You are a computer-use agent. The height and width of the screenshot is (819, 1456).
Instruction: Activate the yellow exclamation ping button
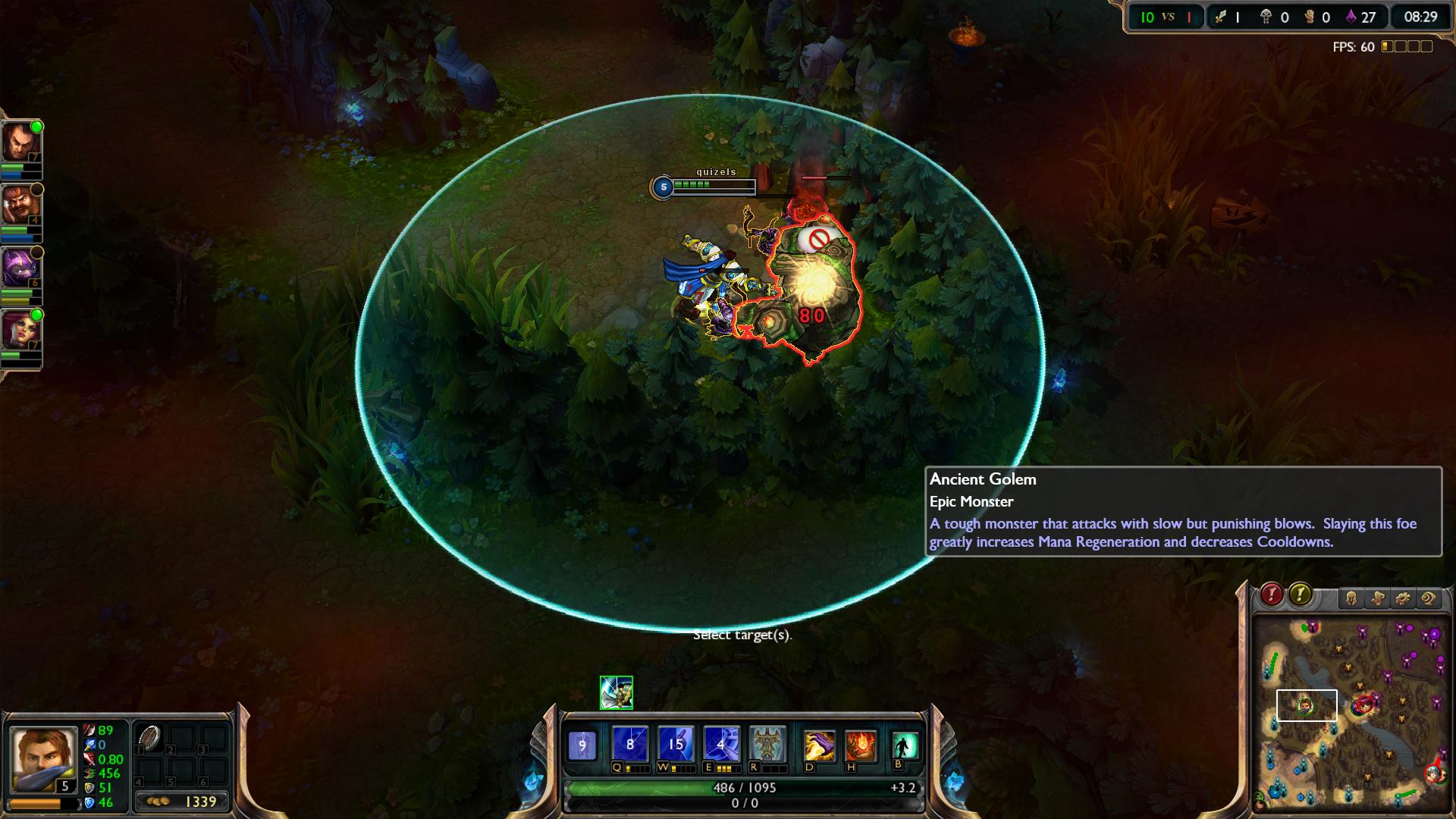click(x=1300, y=595)
